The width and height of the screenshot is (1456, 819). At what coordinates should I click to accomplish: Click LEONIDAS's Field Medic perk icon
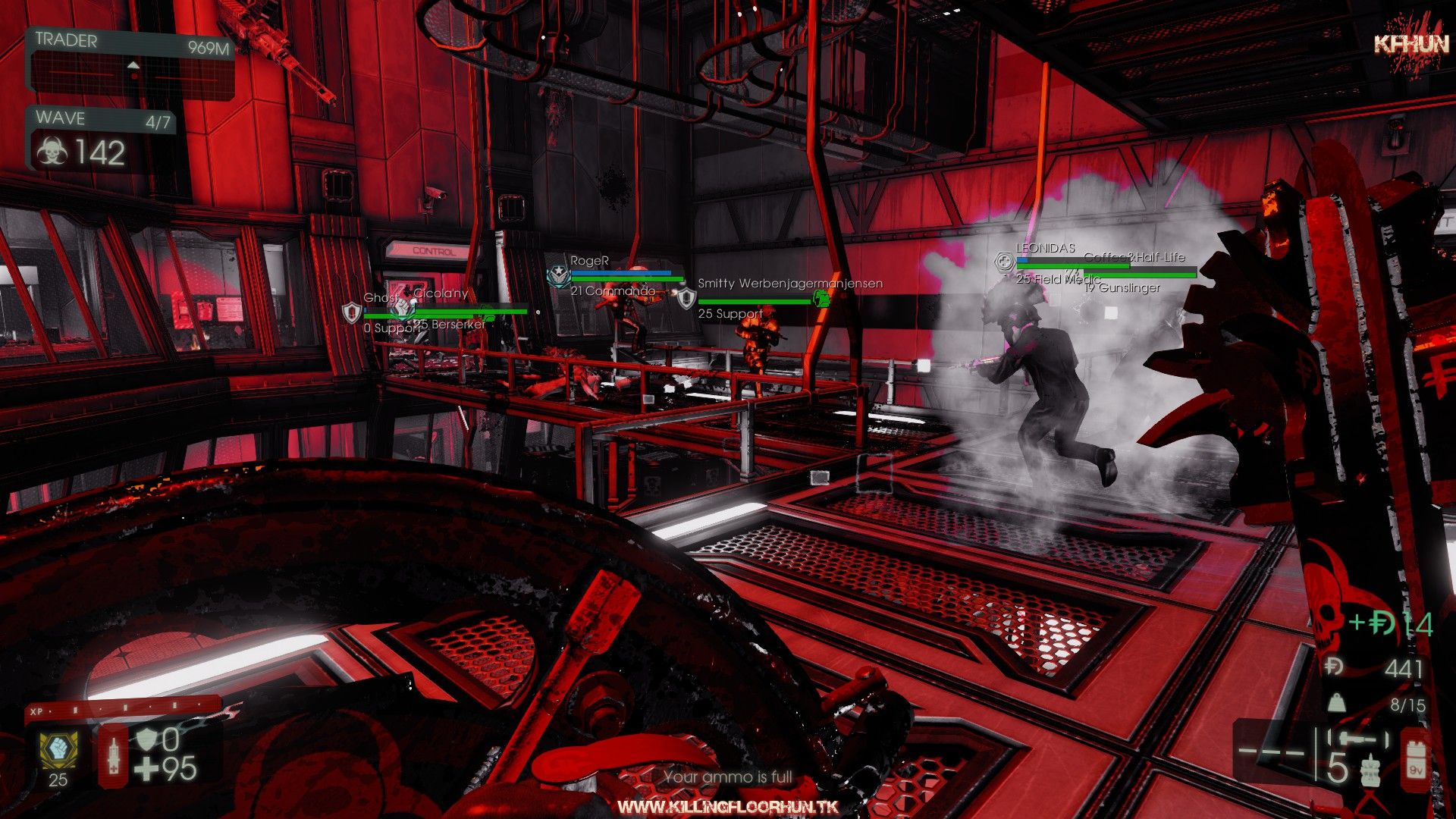[1004, 262]
